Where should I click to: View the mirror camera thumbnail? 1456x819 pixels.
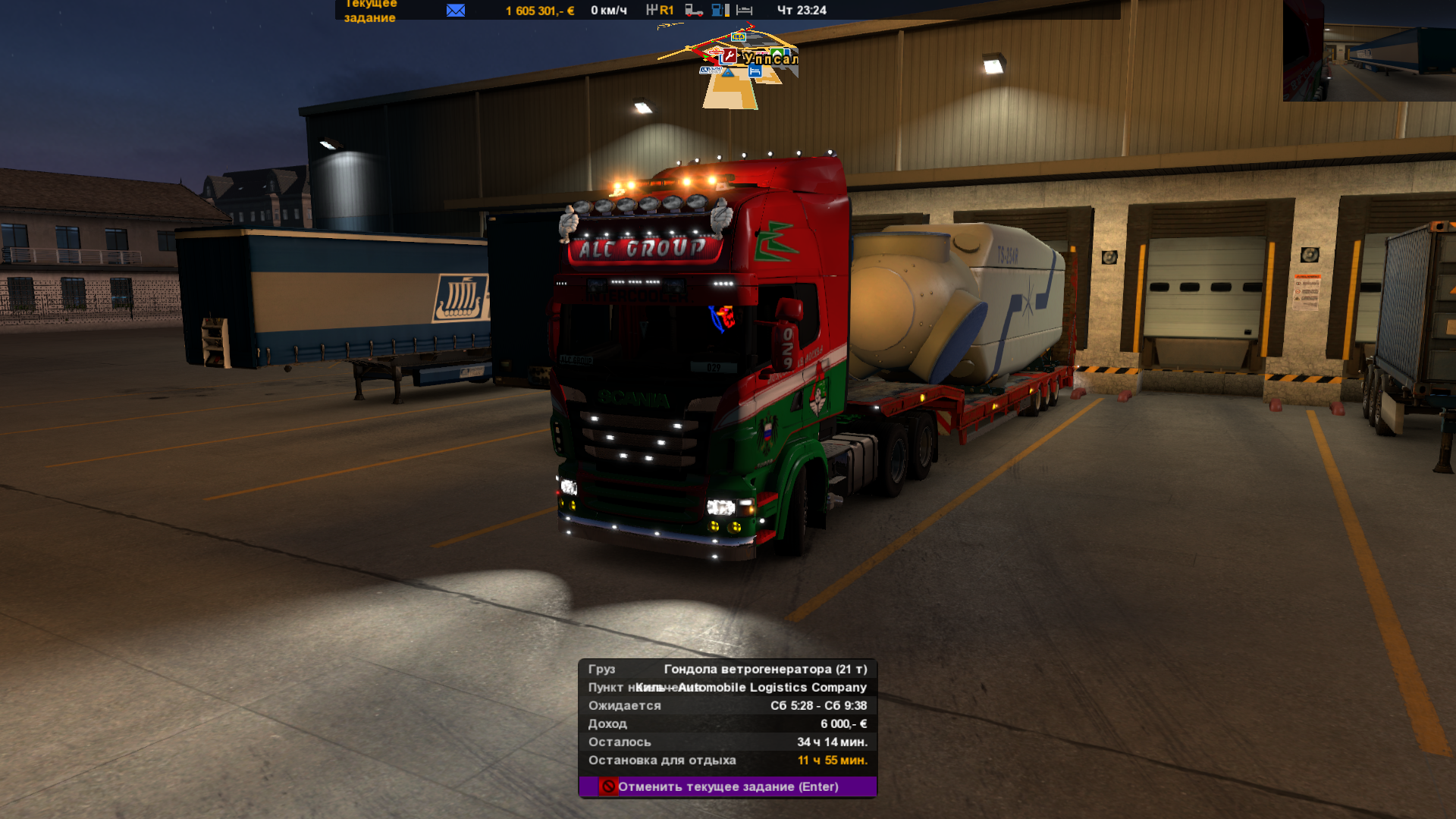click(1369, 50)
